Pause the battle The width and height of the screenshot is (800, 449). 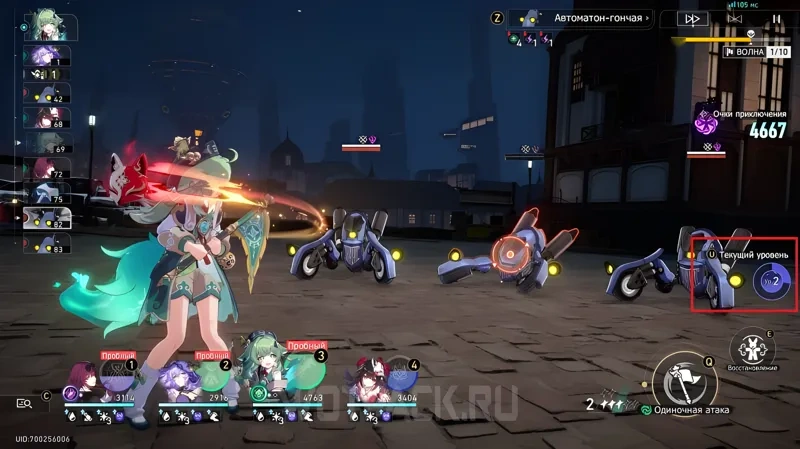click(777, 18)
